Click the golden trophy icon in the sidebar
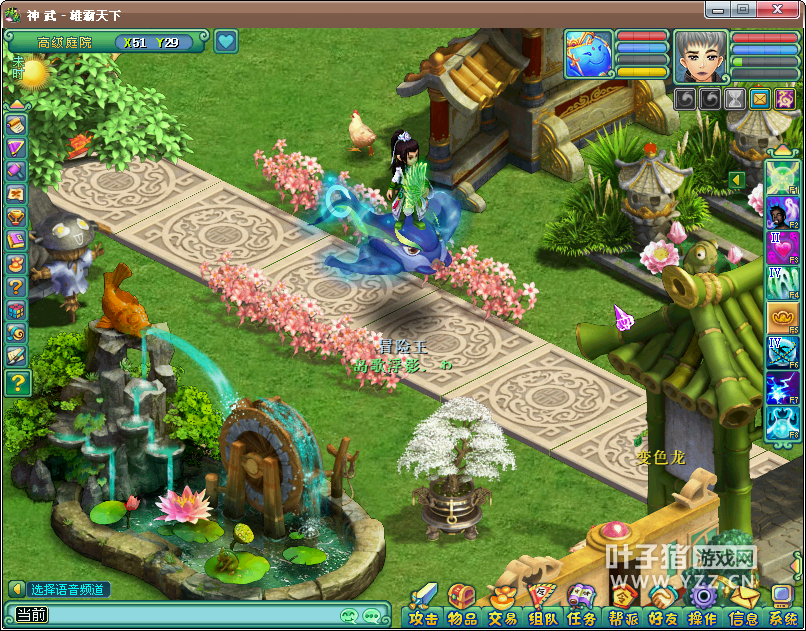The image size is (806, 631). click(16, 217)
